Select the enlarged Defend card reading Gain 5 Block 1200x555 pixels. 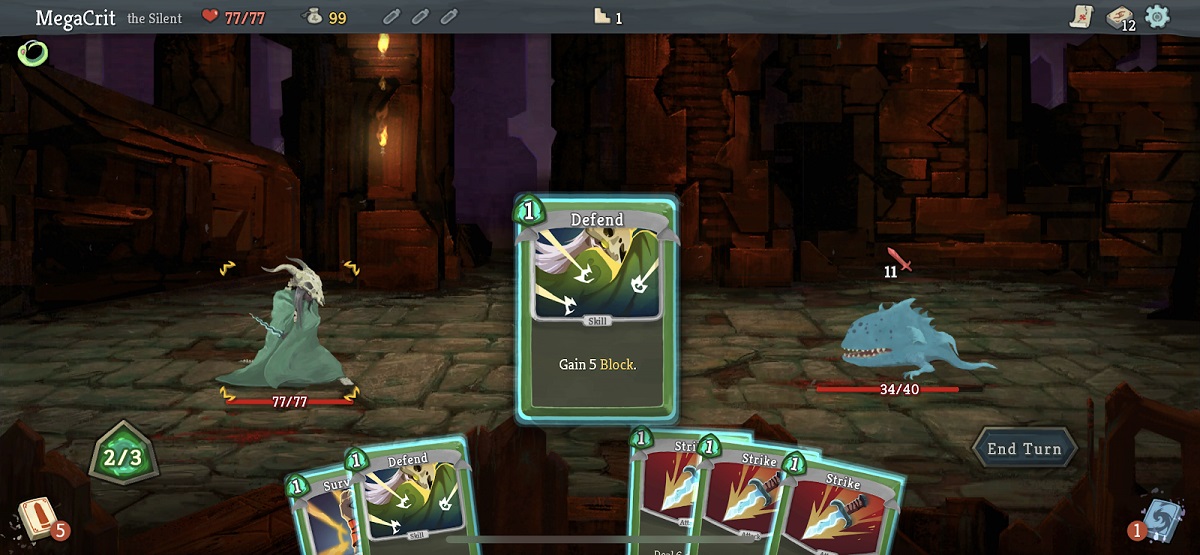597,308
